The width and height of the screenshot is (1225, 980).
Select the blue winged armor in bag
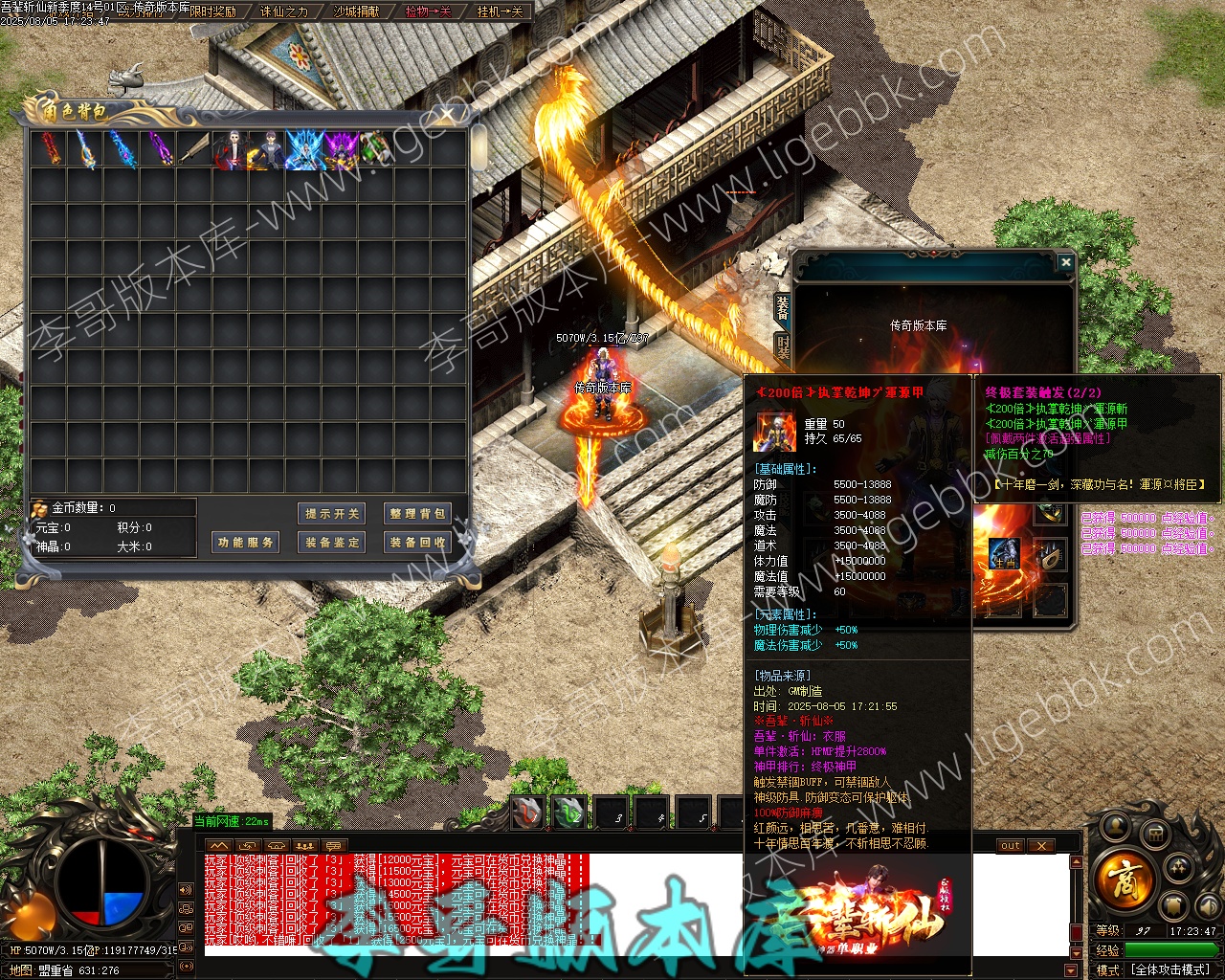[303, 150]
